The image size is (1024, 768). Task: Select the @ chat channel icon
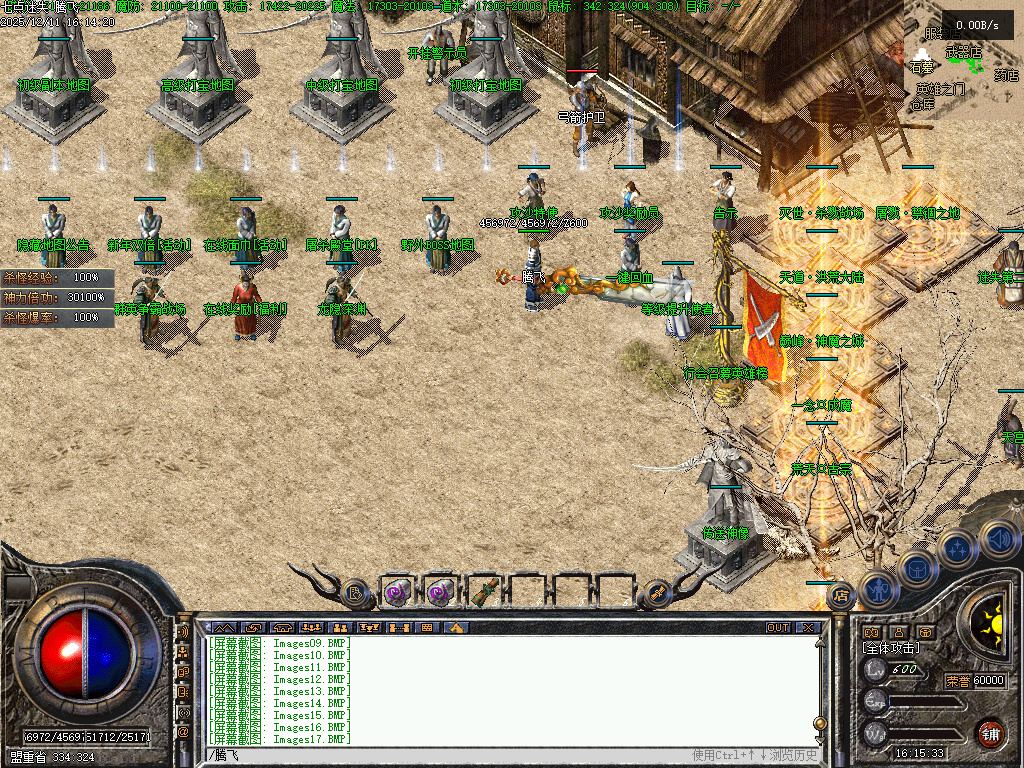pyautogui.click(x=183, y=732)
